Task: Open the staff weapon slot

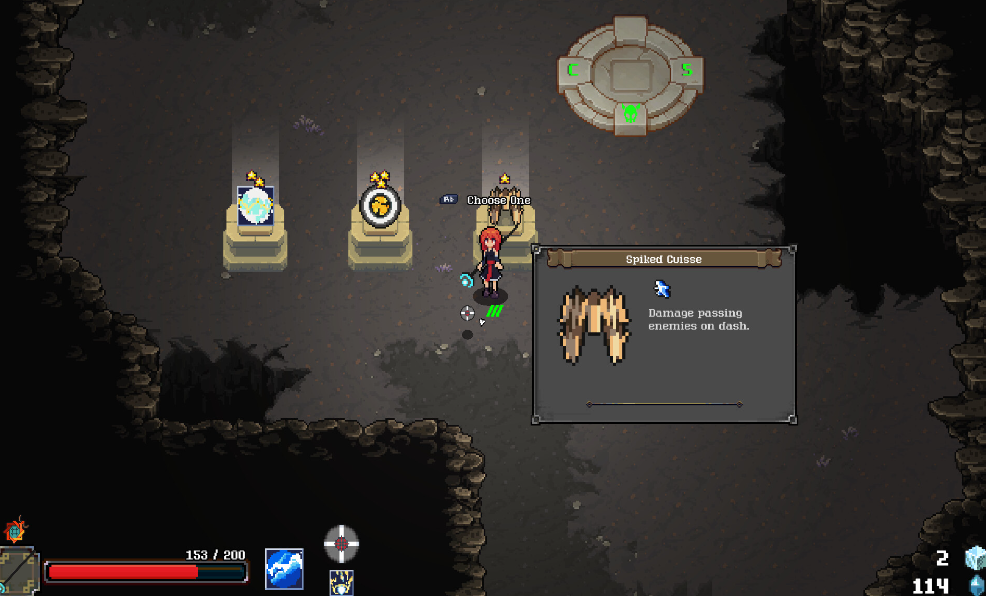Action: [x=17, y=572]
